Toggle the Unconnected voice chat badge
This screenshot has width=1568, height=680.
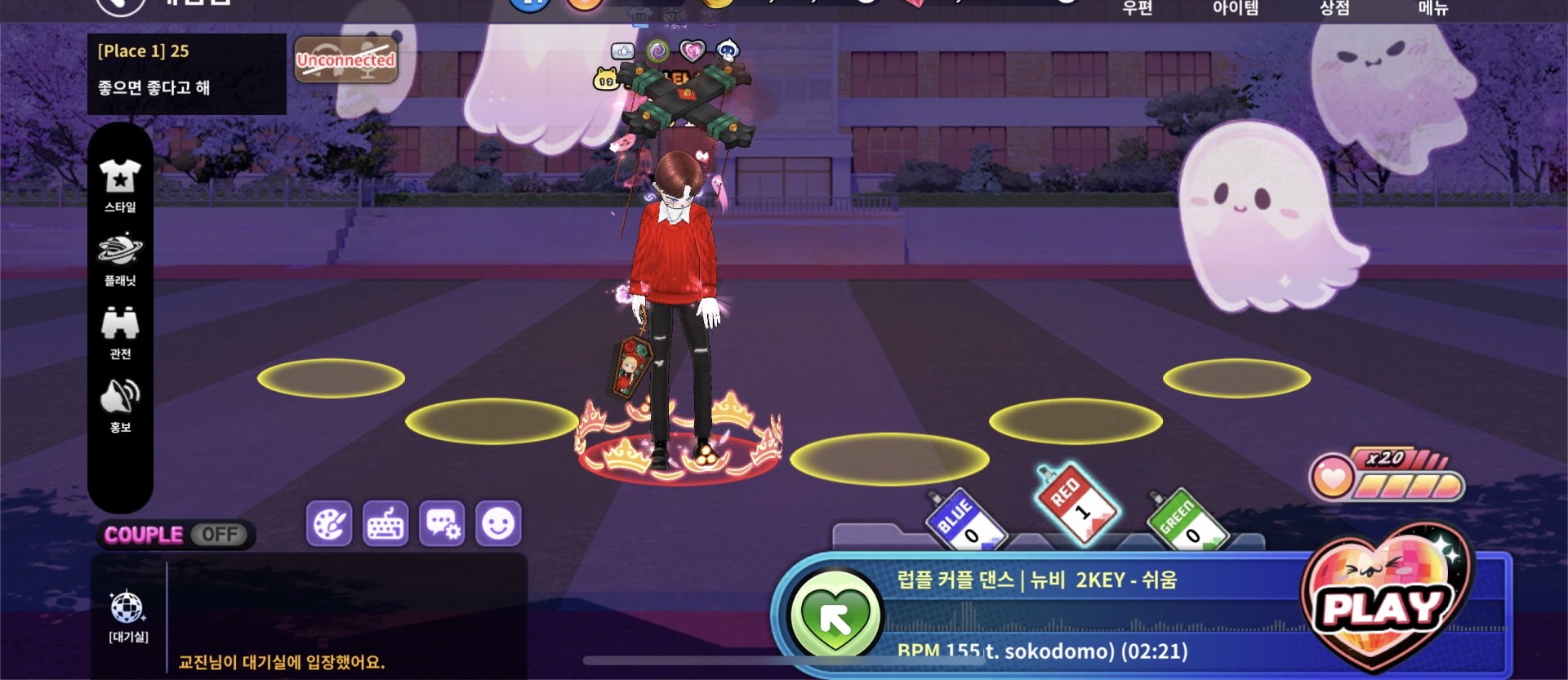coord(345,60)
